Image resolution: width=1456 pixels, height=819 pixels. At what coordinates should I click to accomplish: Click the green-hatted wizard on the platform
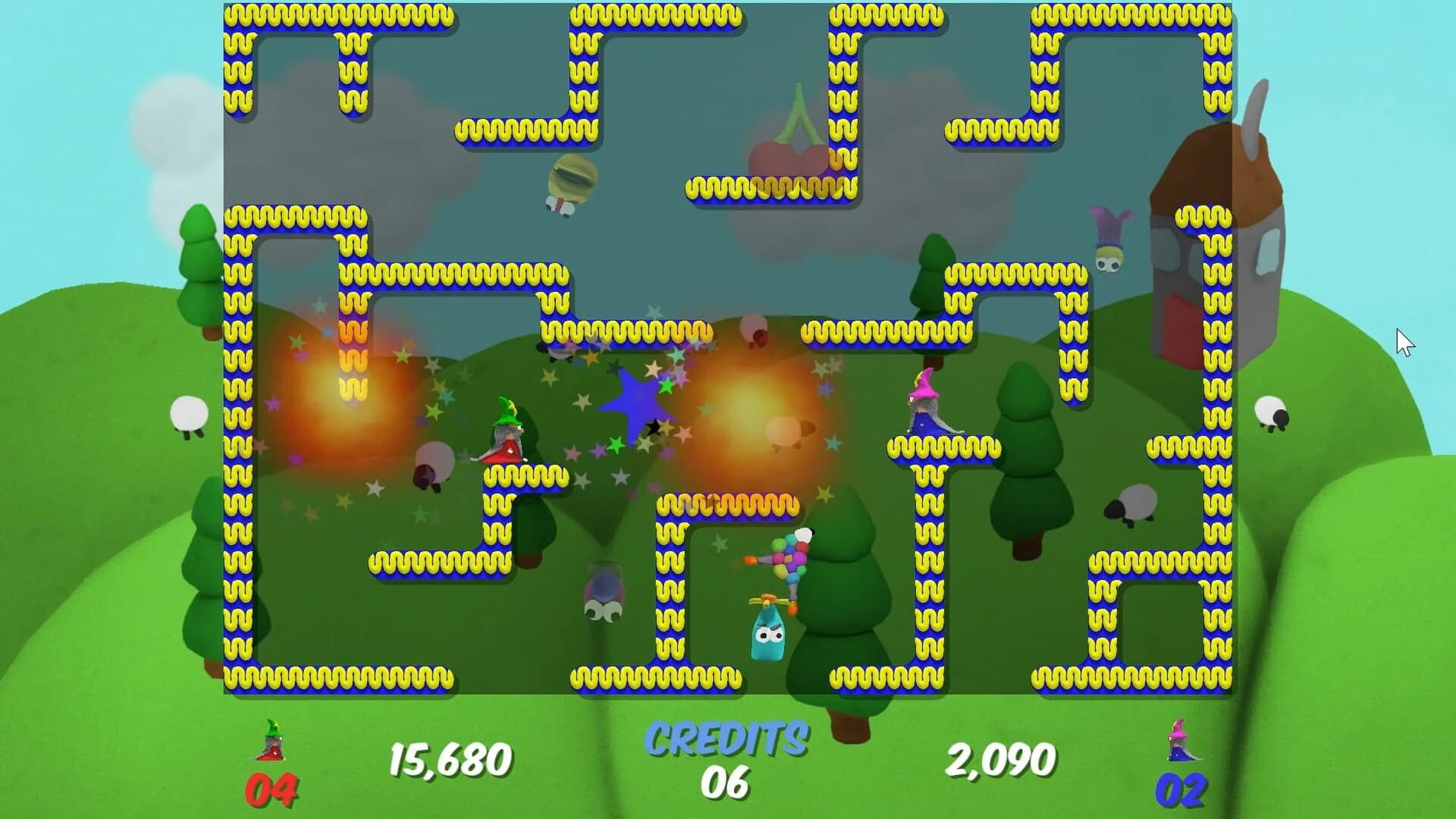pyautogui.click(x=507, y=432)
